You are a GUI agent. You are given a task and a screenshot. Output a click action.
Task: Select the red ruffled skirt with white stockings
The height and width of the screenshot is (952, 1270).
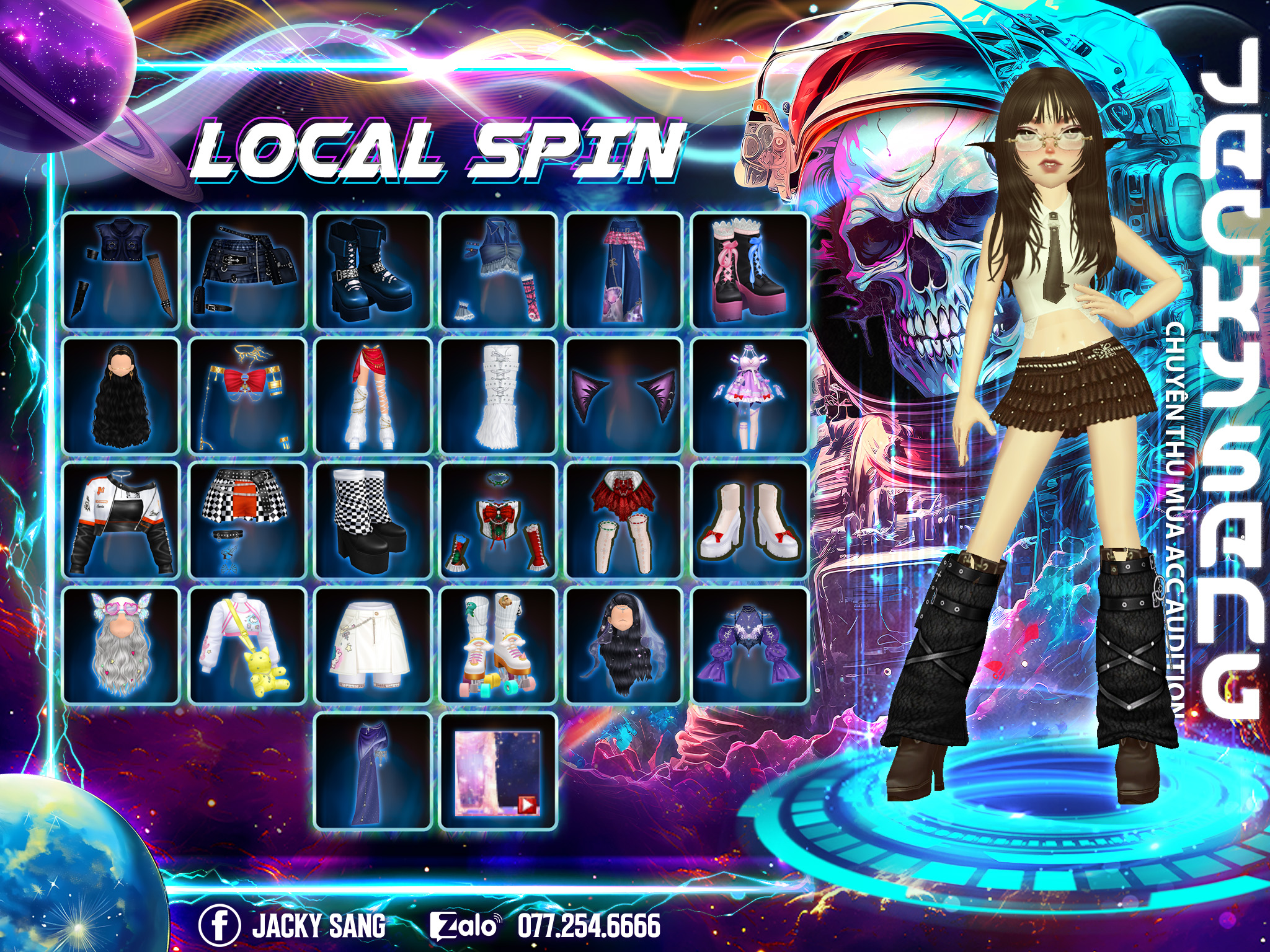624,521
